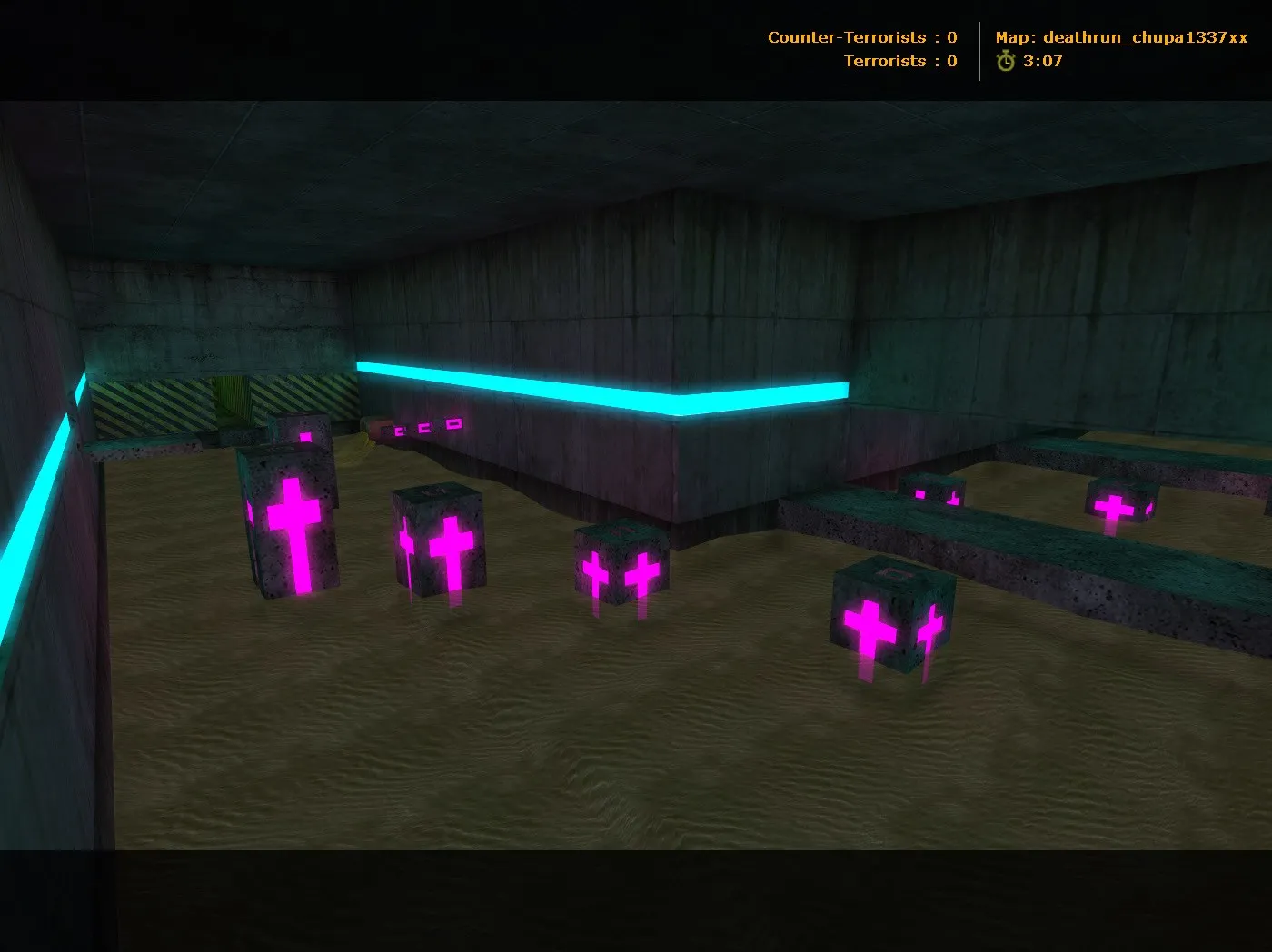Select the tall gravestone with large pink cross
The height and width of the screenshot is (952, 1272).
(291, 527)
